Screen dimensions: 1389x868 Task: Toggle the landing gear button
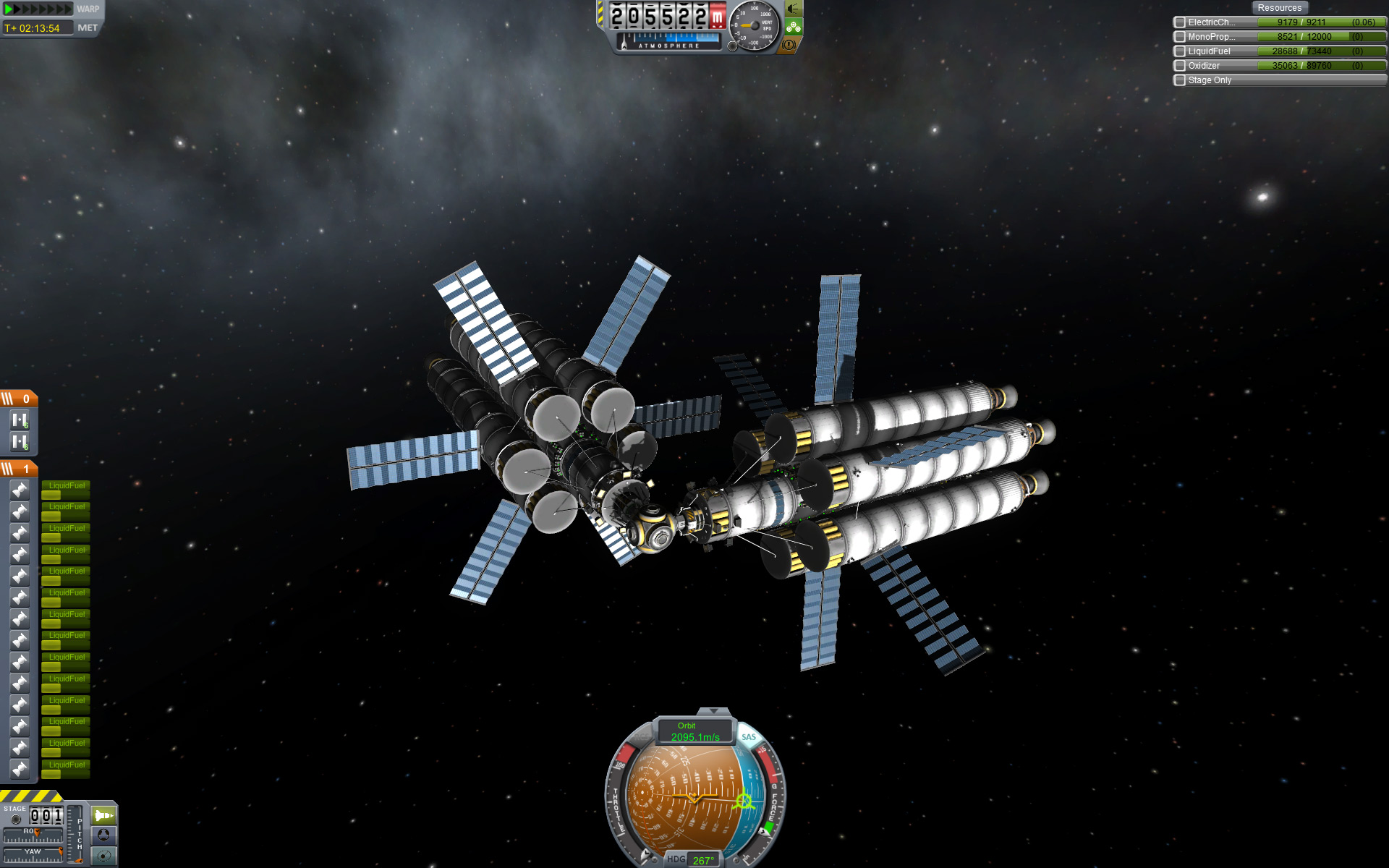794,27
